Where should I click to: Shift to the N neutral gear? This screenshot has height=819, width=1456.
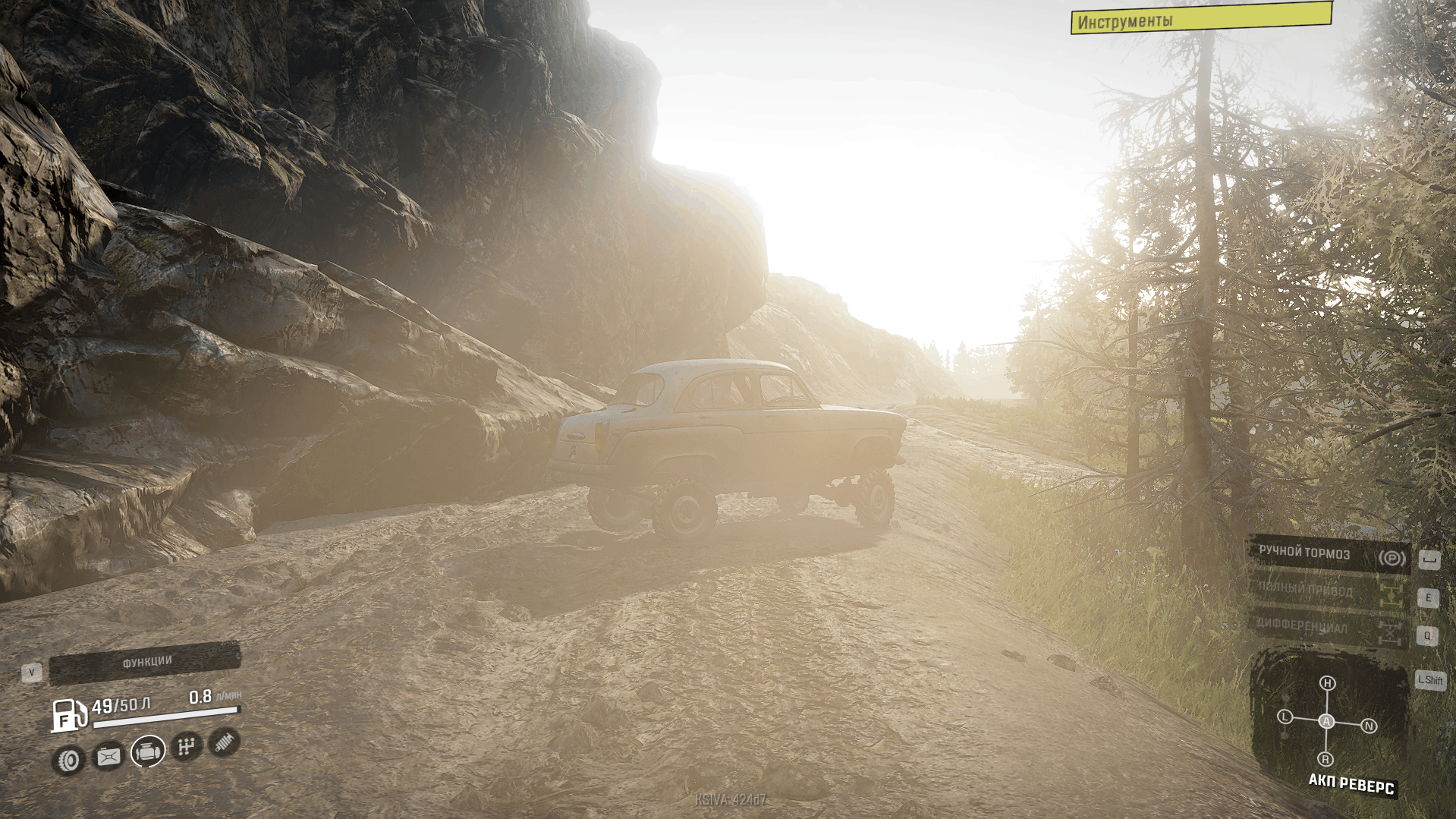(1370, 726)
